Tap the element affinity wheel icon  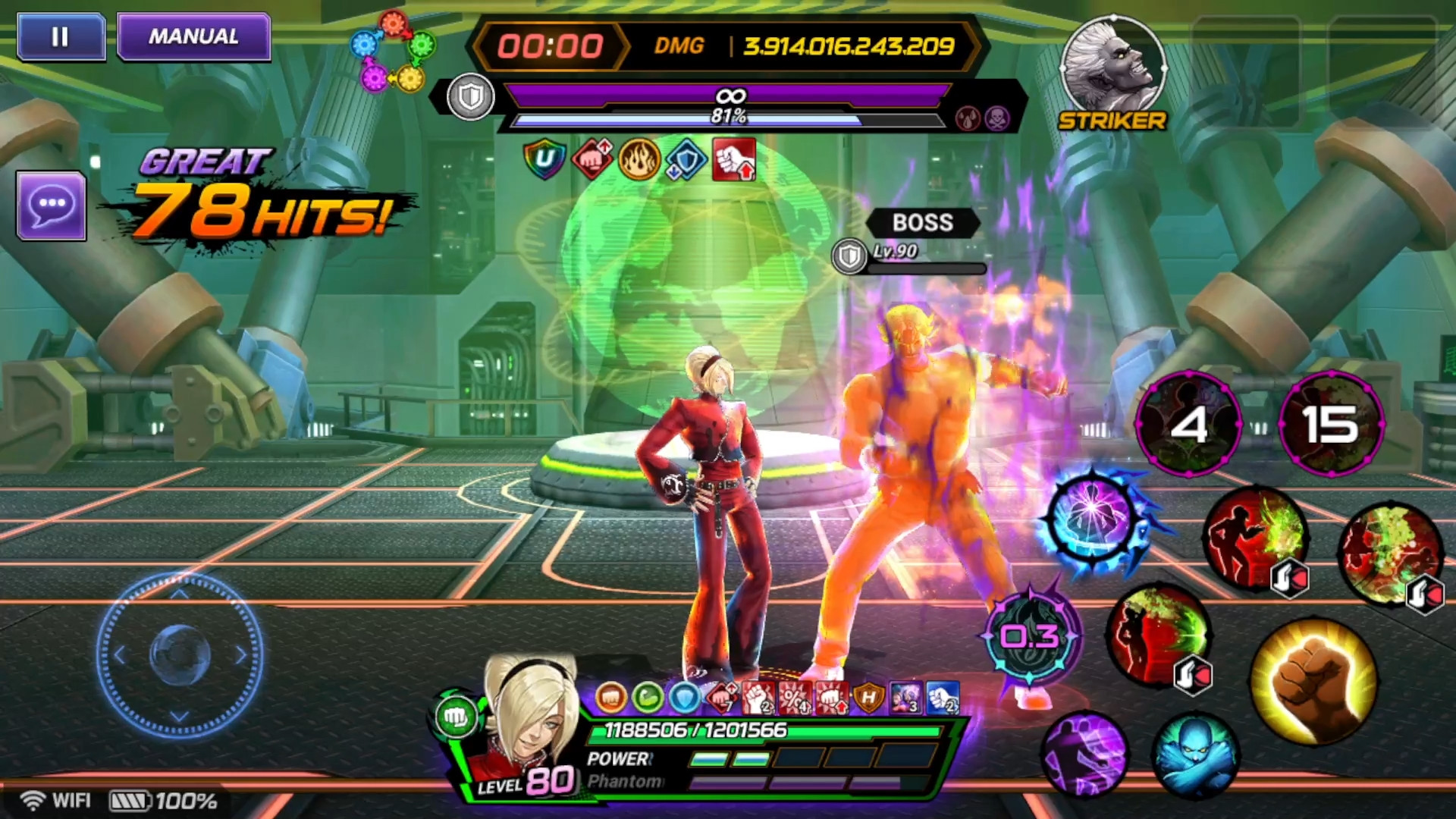point(393,51)
